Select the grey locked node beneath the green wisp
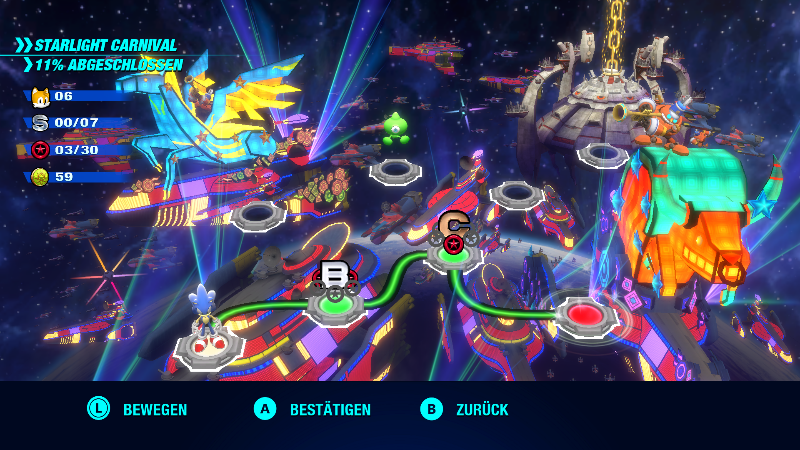Screen dimensions: 800x450 pyautogui.click(x=396, y=170)
